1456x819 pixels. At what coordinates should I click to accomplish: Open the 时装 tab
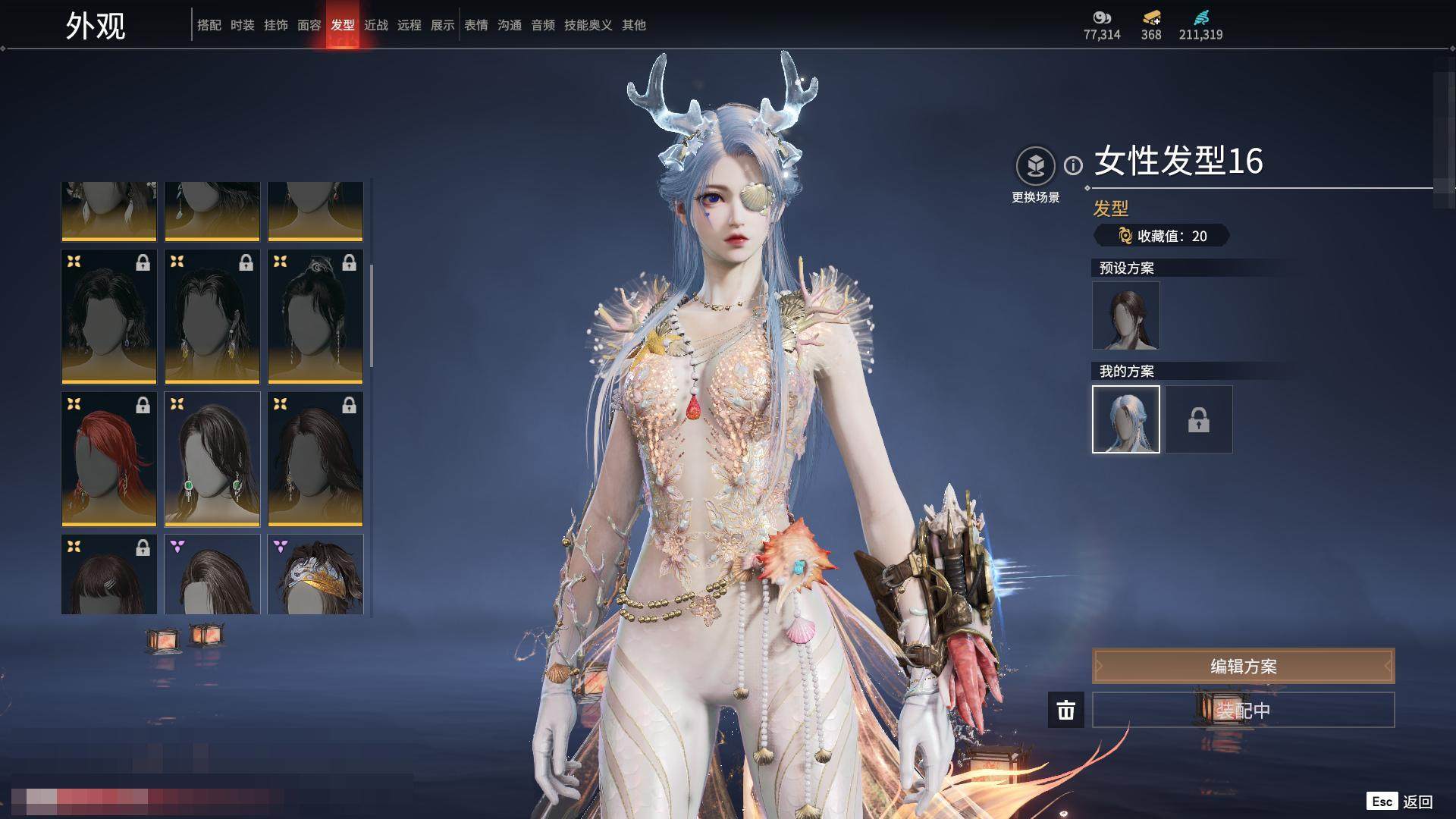pyautogui.click(x=242, y=25)
